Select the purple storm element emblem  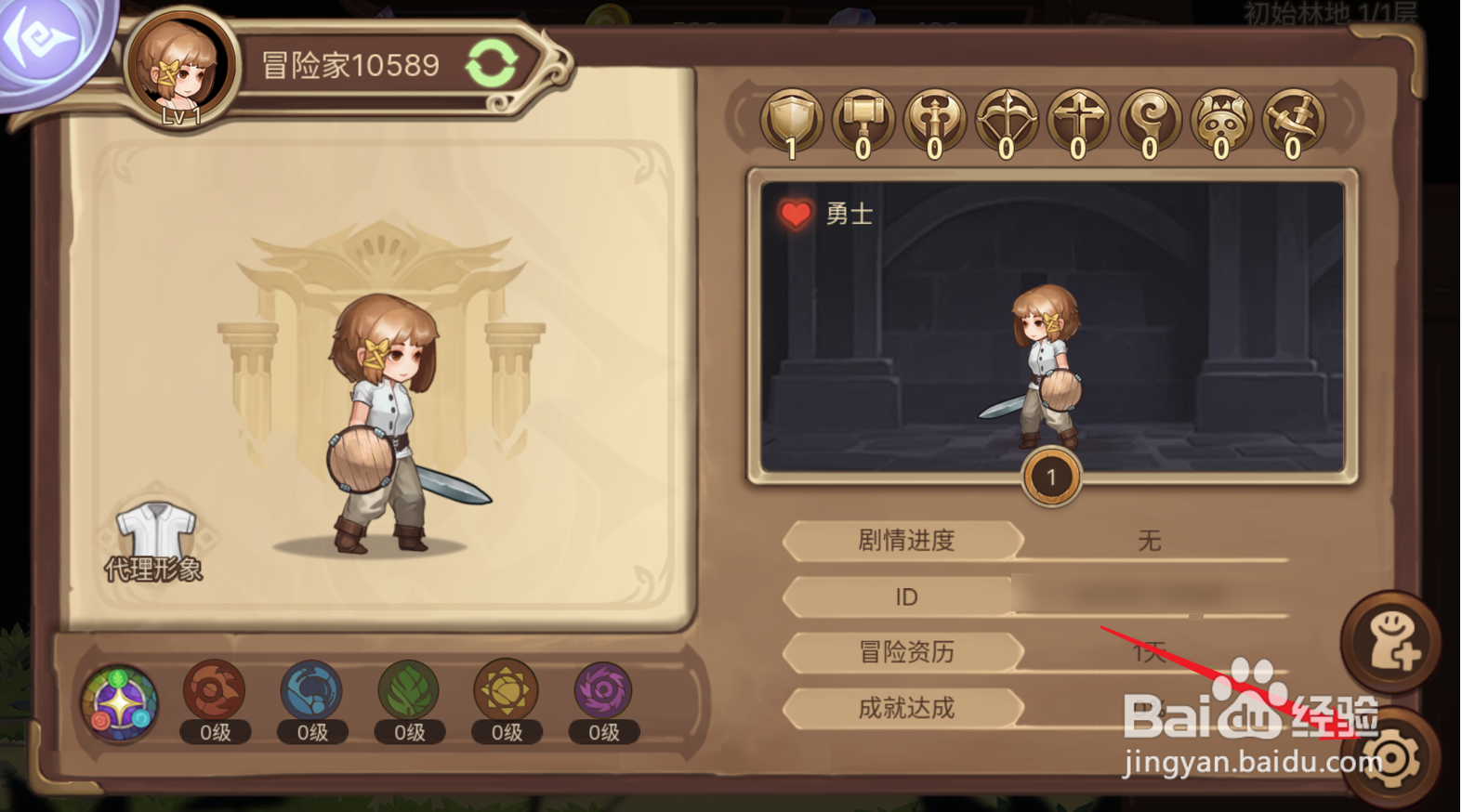tap(602, 691)
